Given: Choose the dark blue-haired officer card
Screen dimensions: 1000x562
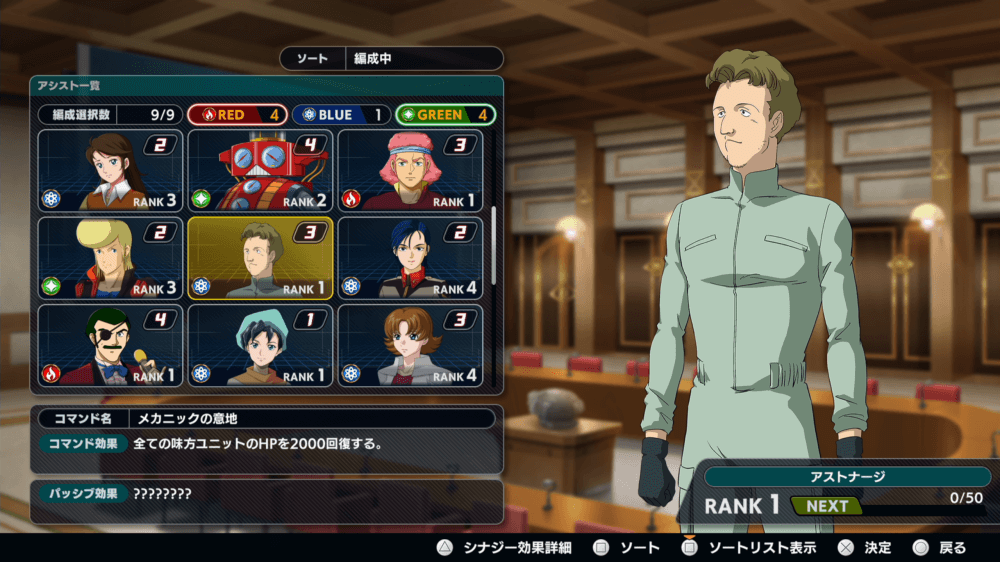Looking at the screenshot, I should (x=411, y=258).
